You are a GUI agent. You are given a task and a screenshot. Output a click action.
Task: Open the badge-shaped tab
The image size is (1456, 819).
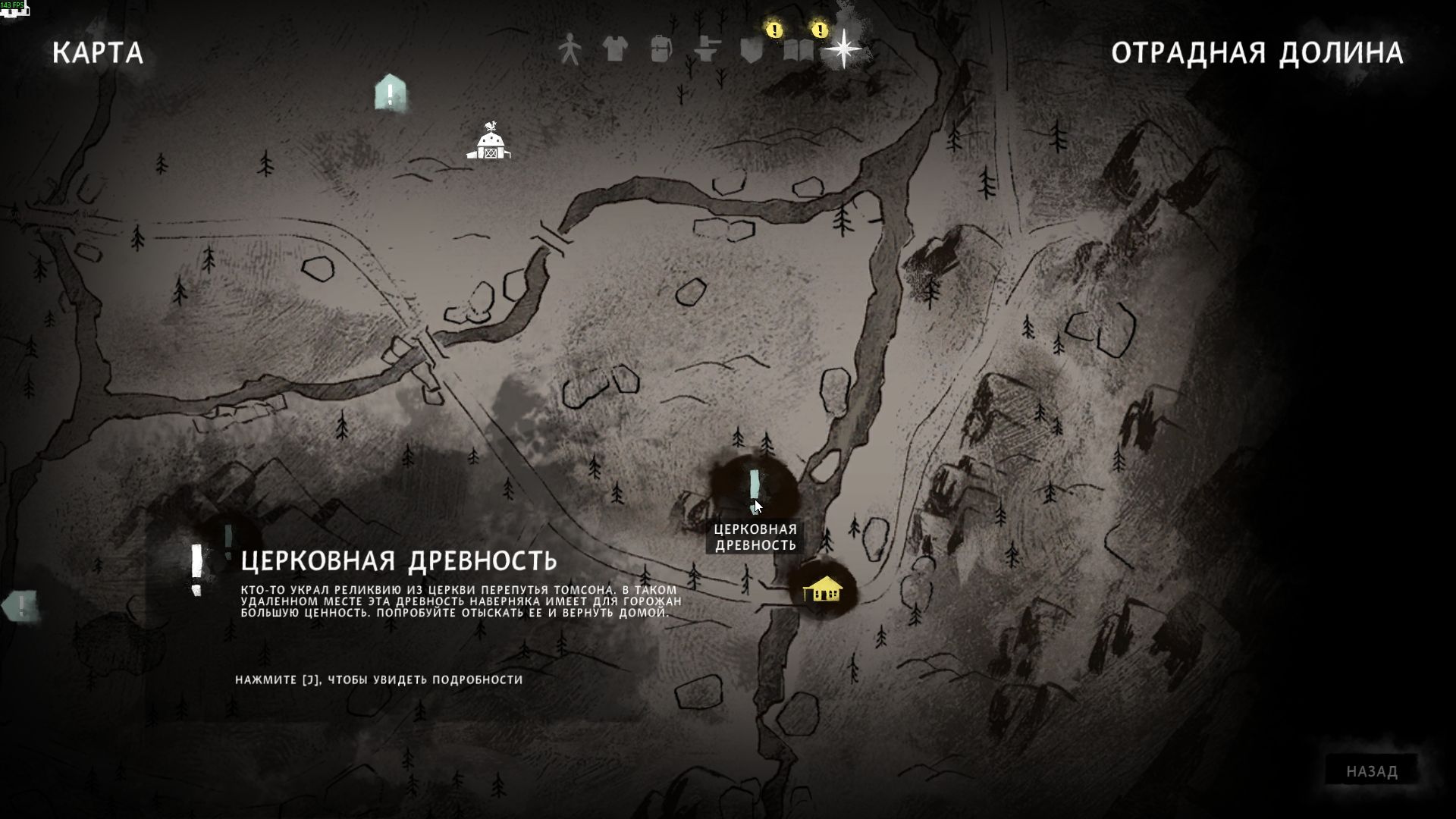coord(752,50)
